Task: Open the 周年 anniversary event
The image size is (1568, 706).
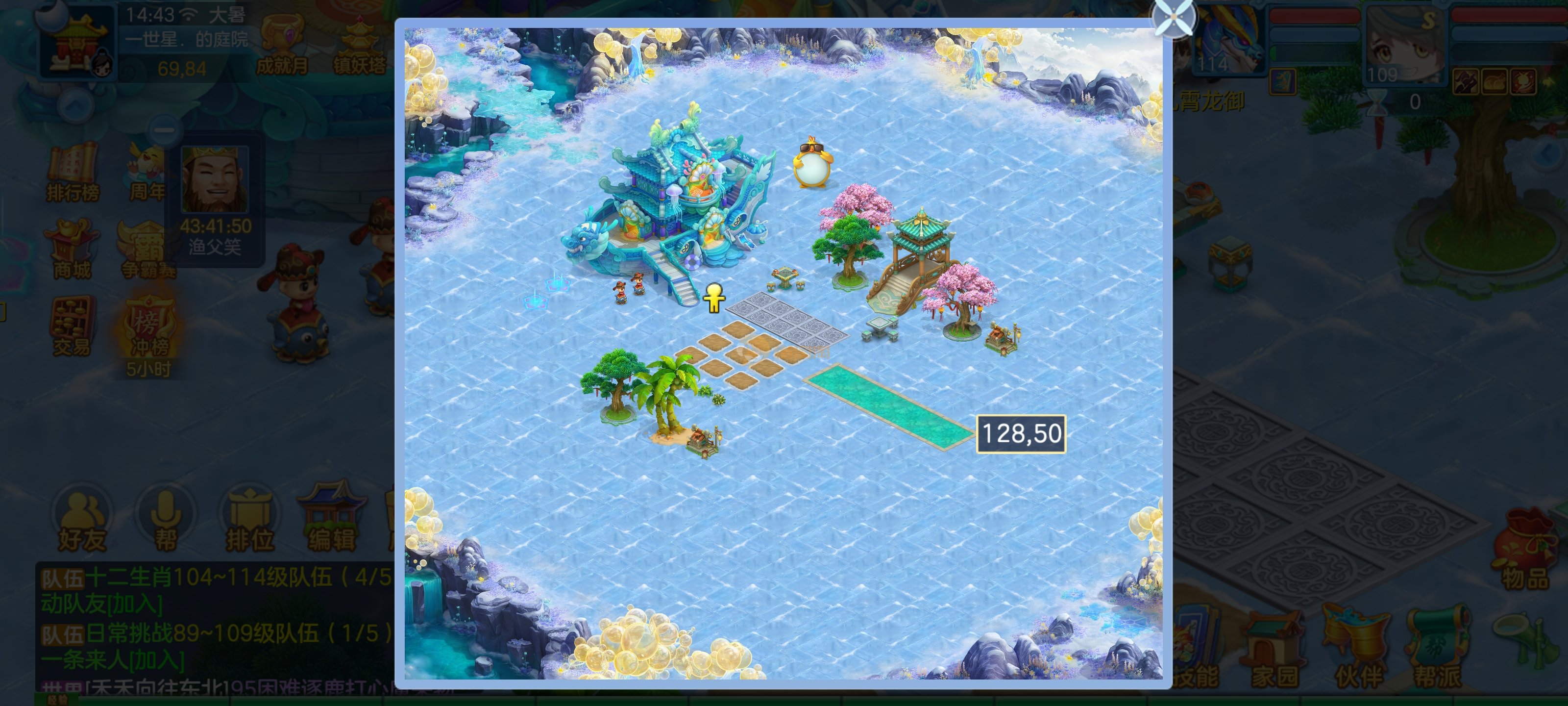Action: (x=146, y=174)
